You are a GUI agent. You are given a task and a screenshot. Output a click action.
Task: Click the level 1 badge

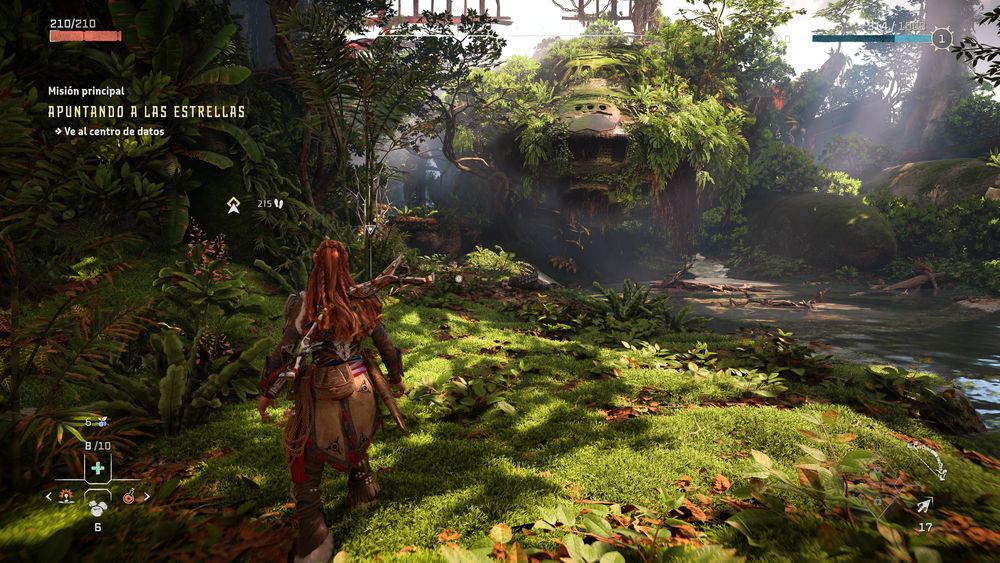tap(941, 39)
